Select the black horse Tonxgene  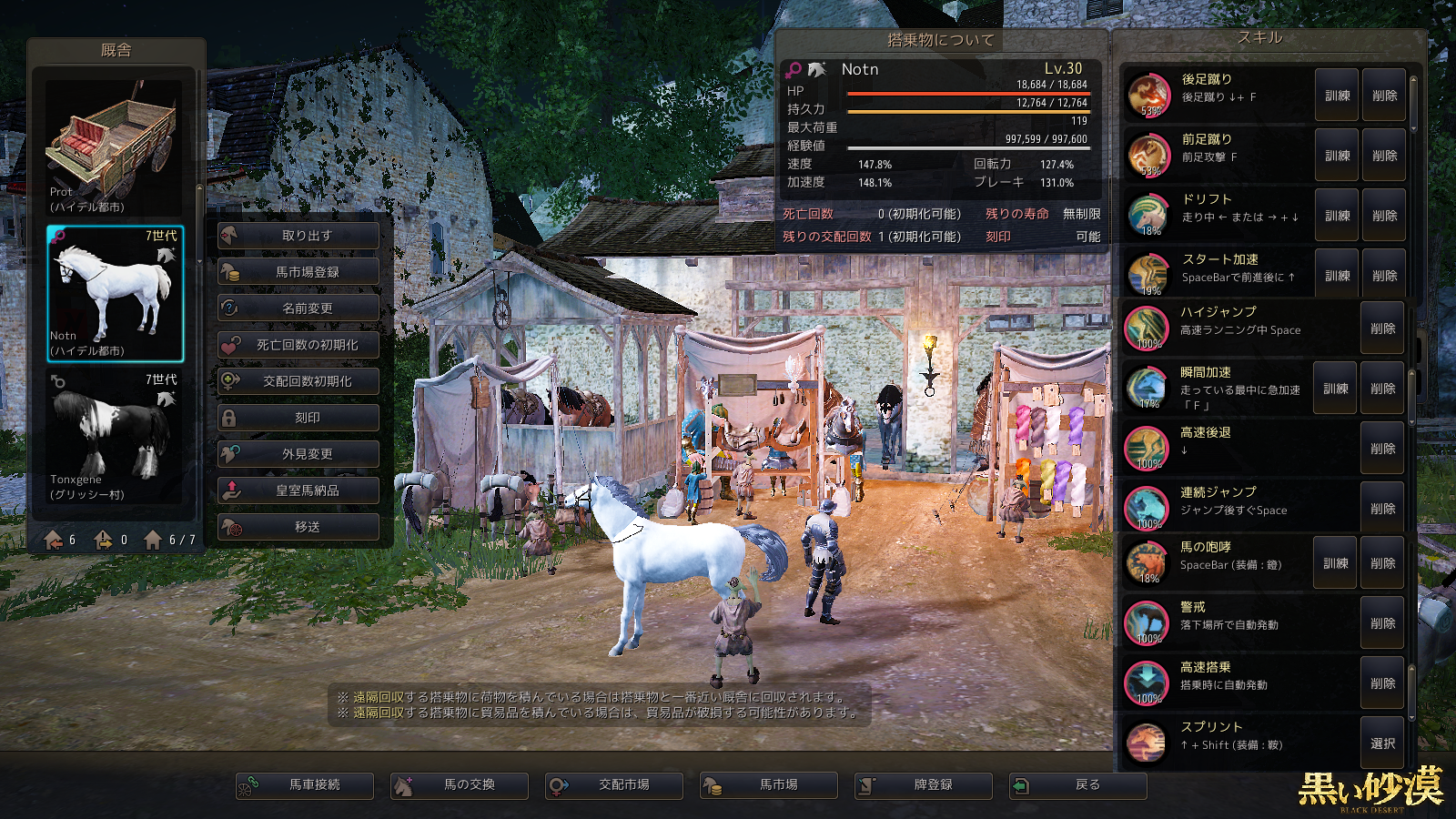(116, 437)
